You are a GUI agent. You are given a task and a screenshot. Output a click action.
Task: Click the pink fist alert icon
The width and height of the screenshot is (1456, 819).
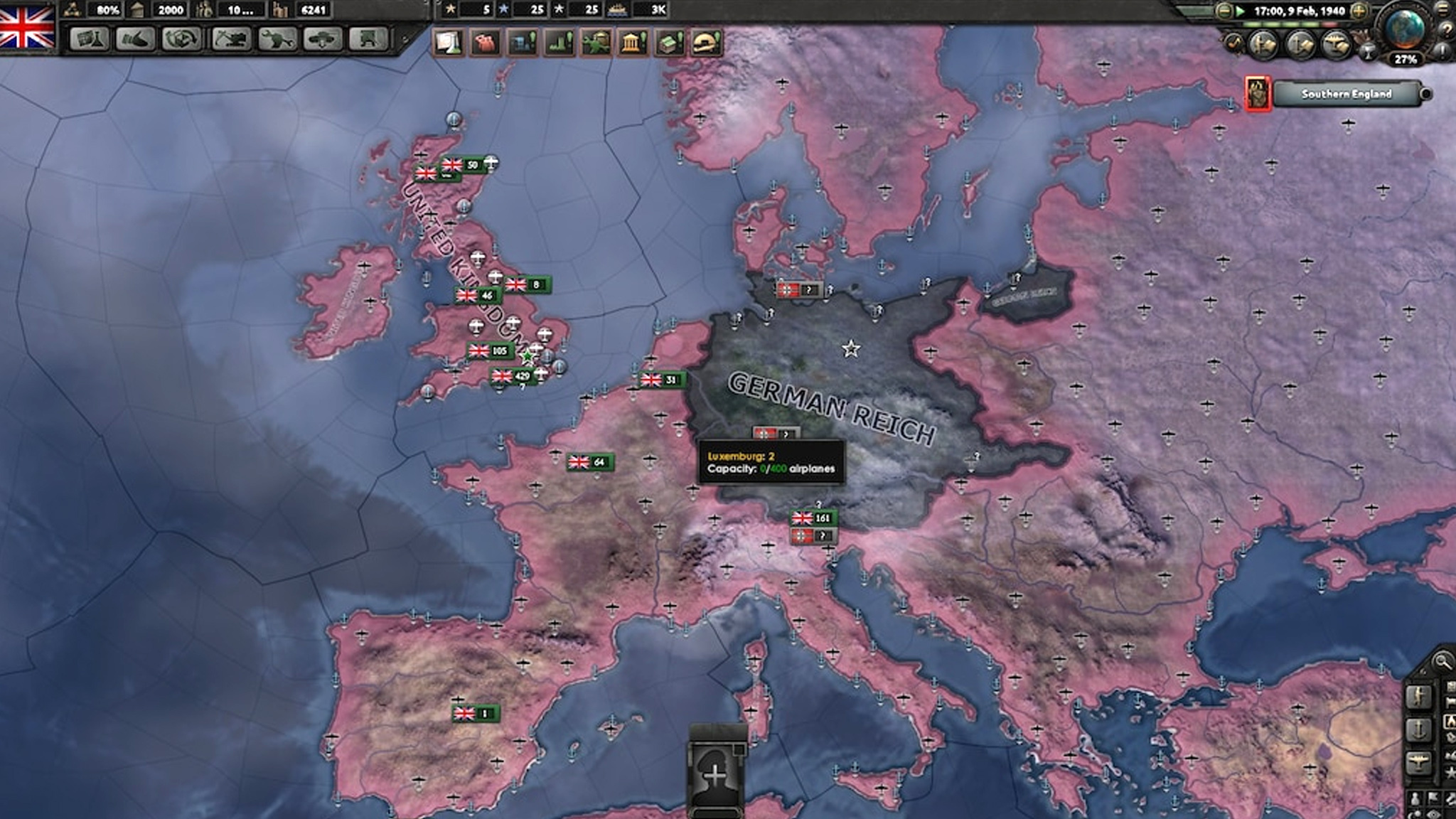pyautogui.click(x=486, y=43)
